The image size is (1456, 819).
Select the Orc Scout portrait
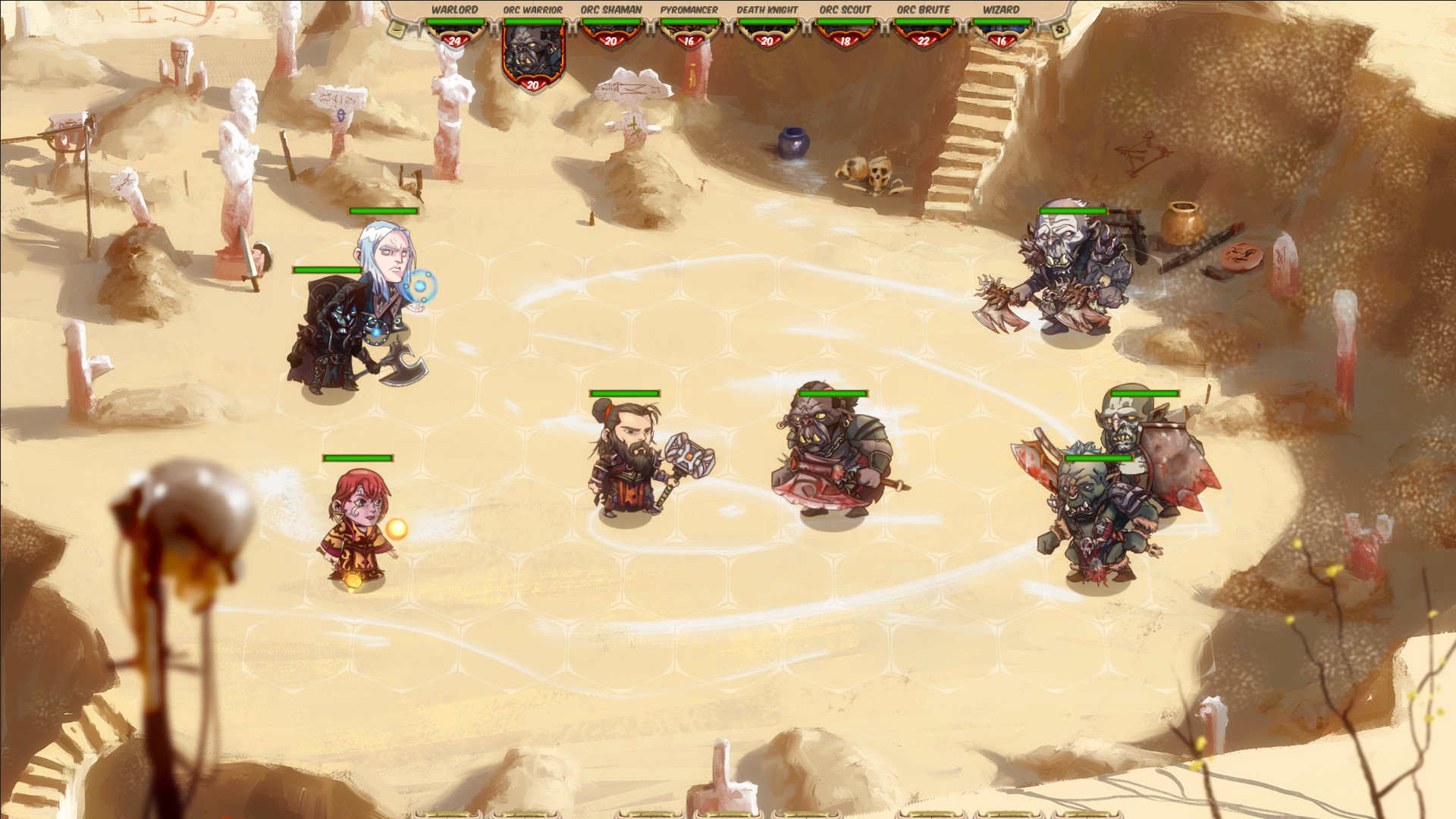846,32
